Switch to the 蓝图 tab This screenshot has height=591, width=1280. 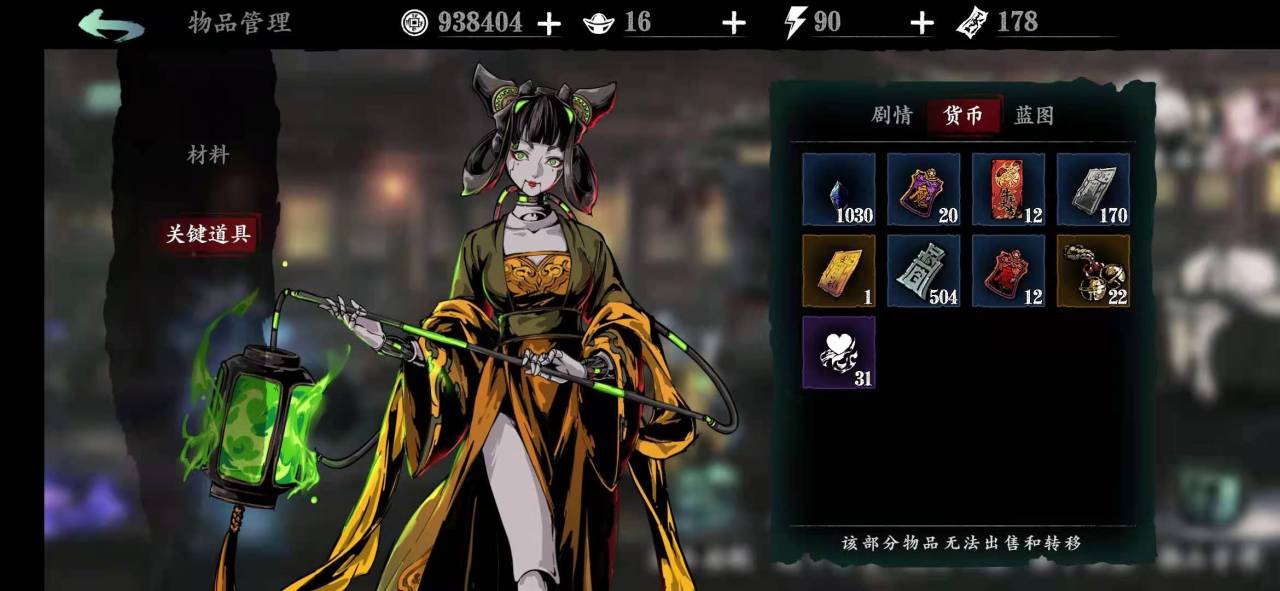1034,116
